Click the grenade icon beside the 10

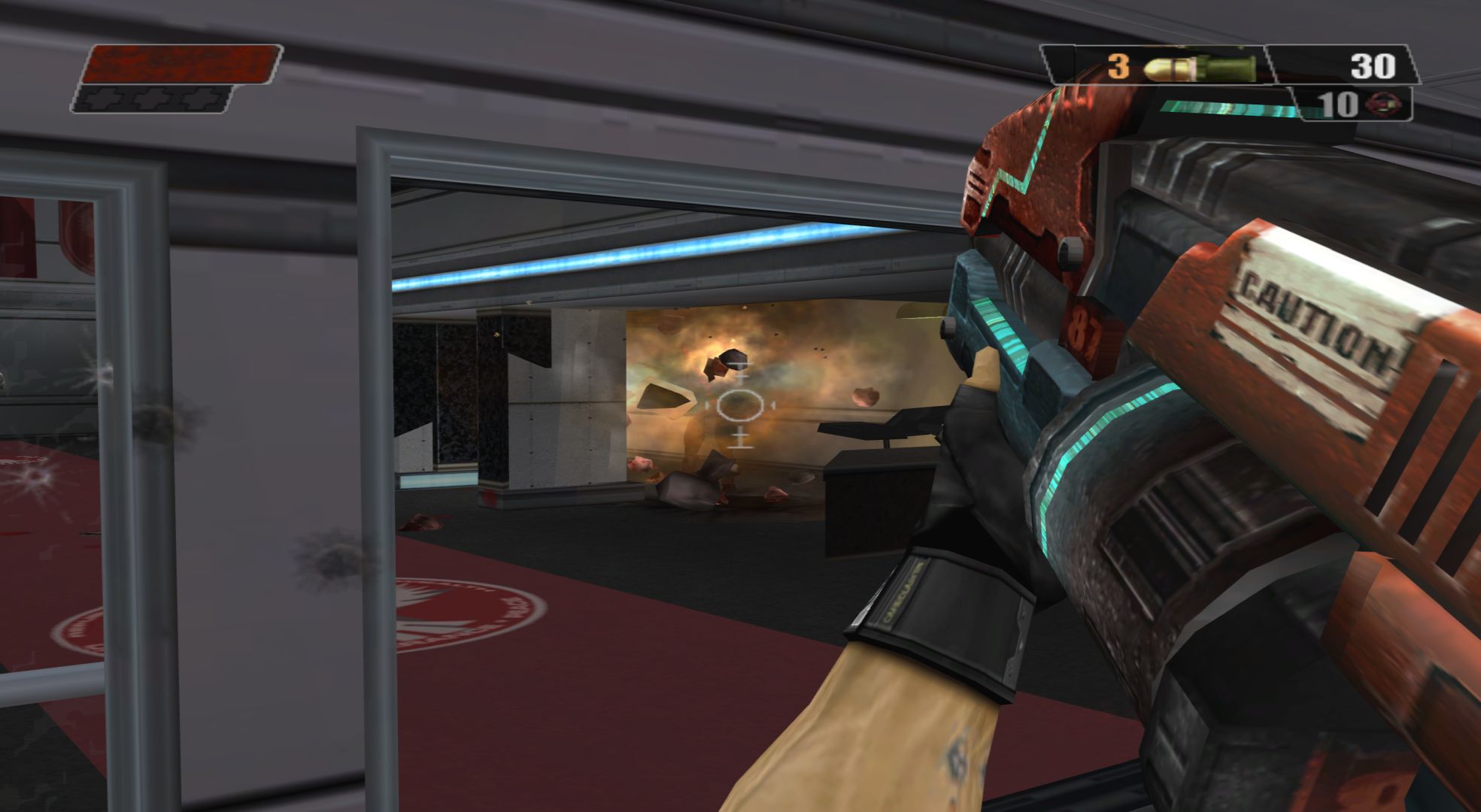coord(1382,104)
